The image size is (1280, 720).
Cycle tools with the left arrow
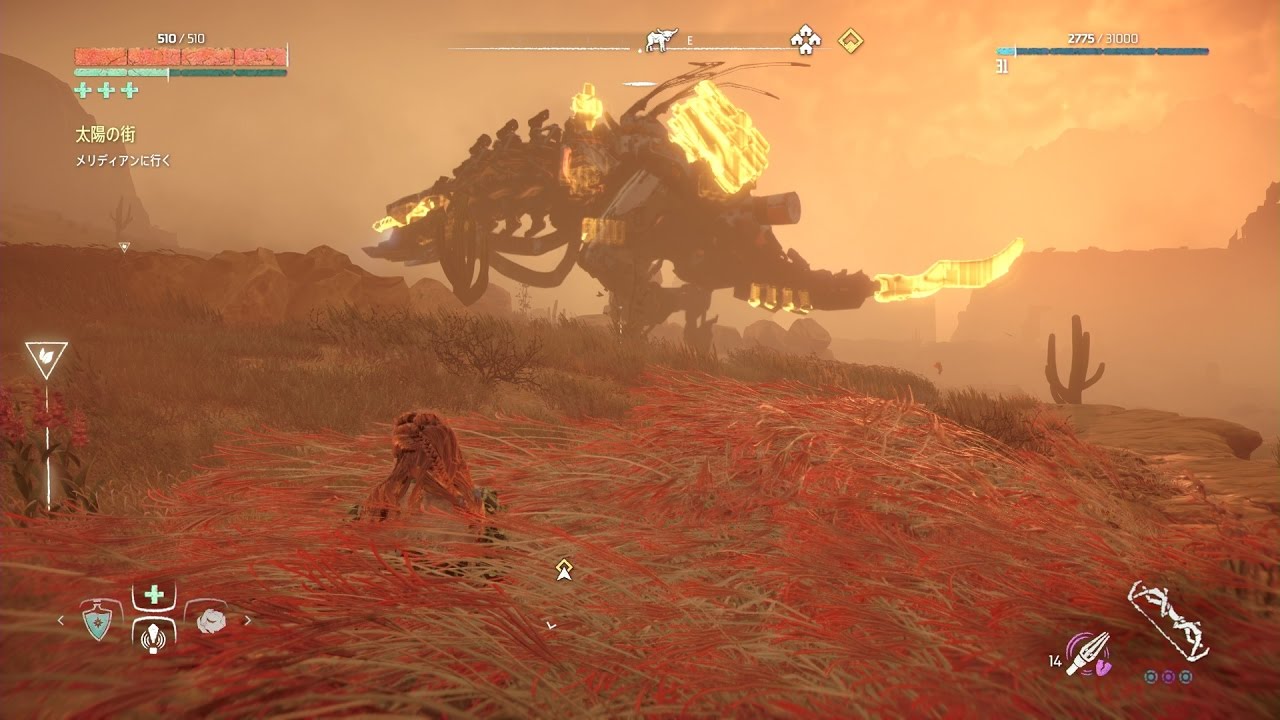(x=60, y=621)
